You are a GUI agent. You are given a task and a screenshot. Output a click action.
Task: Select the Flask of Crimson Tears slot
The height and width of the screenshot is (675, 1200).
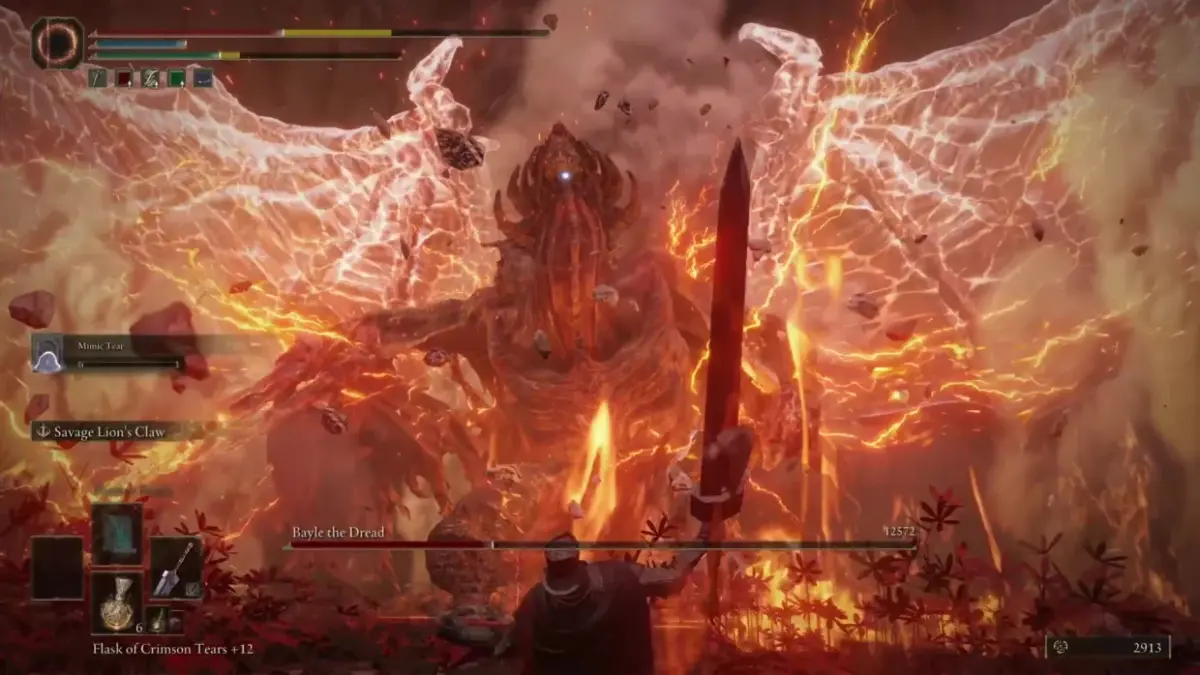coord(117,602)
